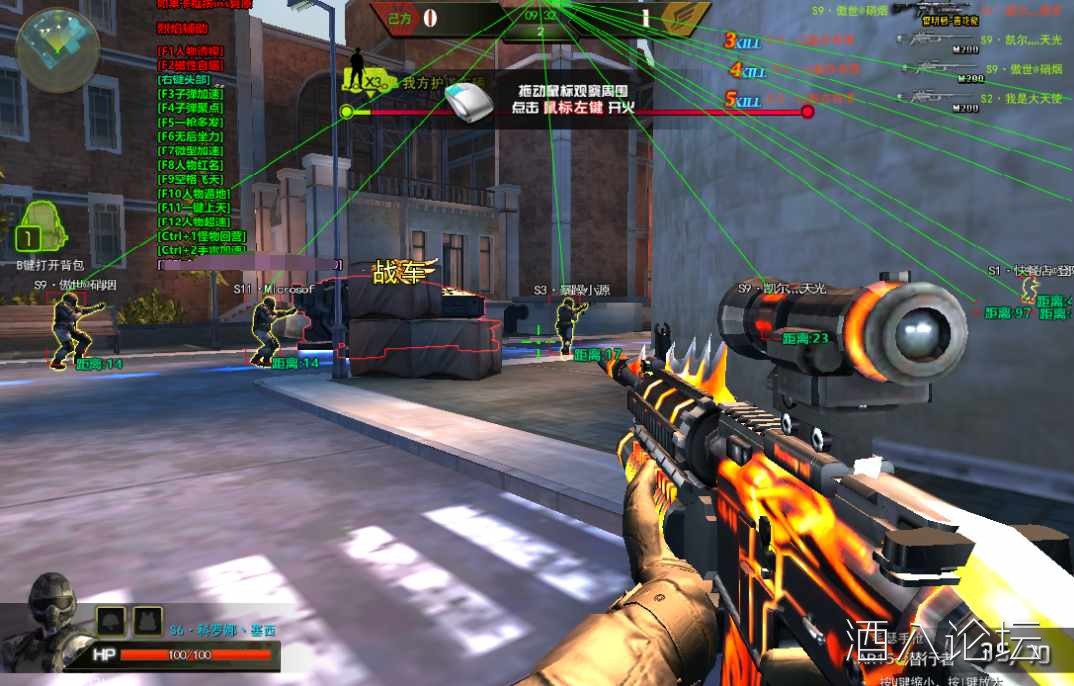Select the helmet armor slot
The width and height of the screenshot is (1074, 686).
111,620
